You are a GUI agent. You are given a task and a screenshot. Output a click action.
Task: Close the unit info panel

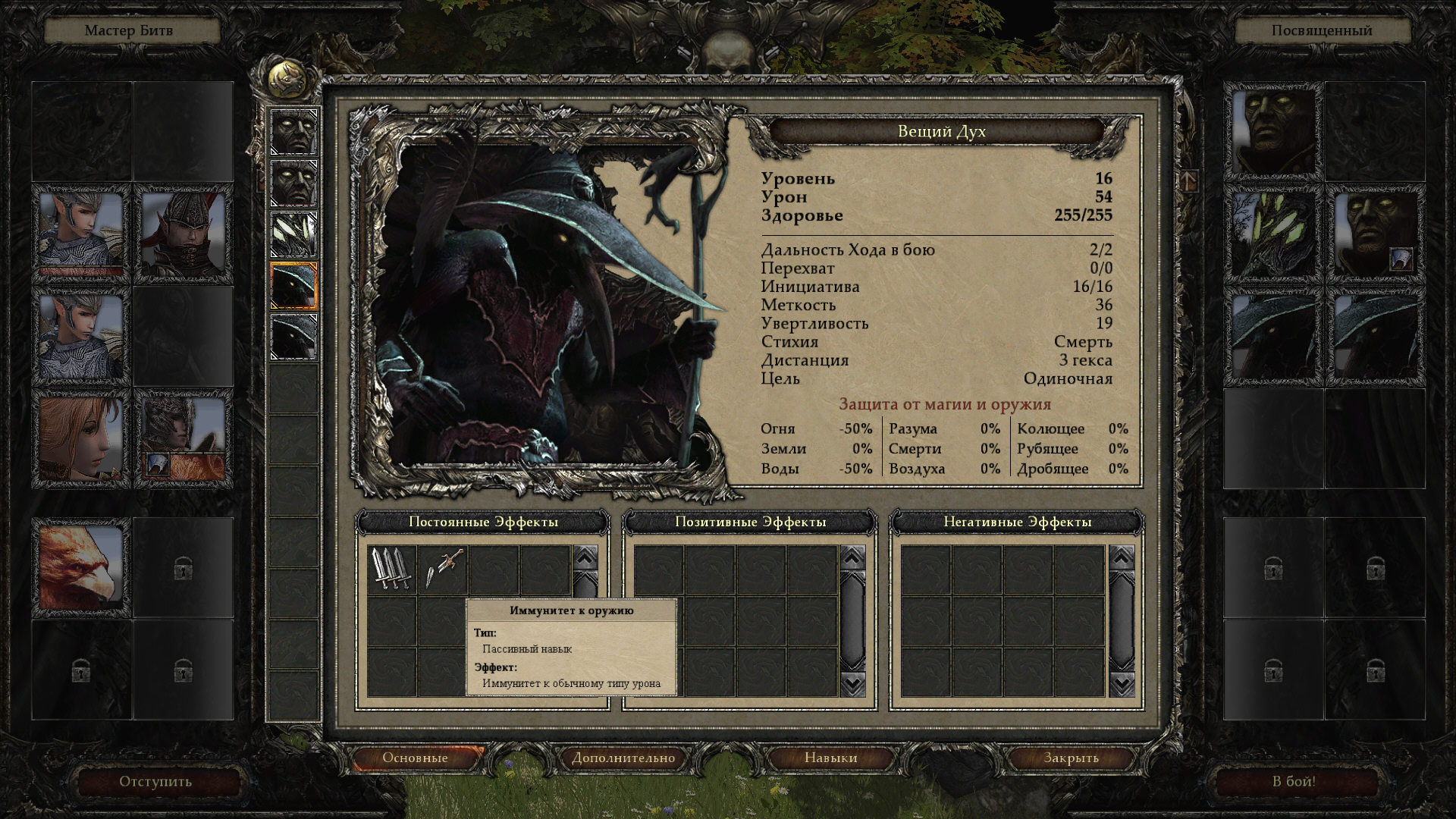tap(1070, 758)
